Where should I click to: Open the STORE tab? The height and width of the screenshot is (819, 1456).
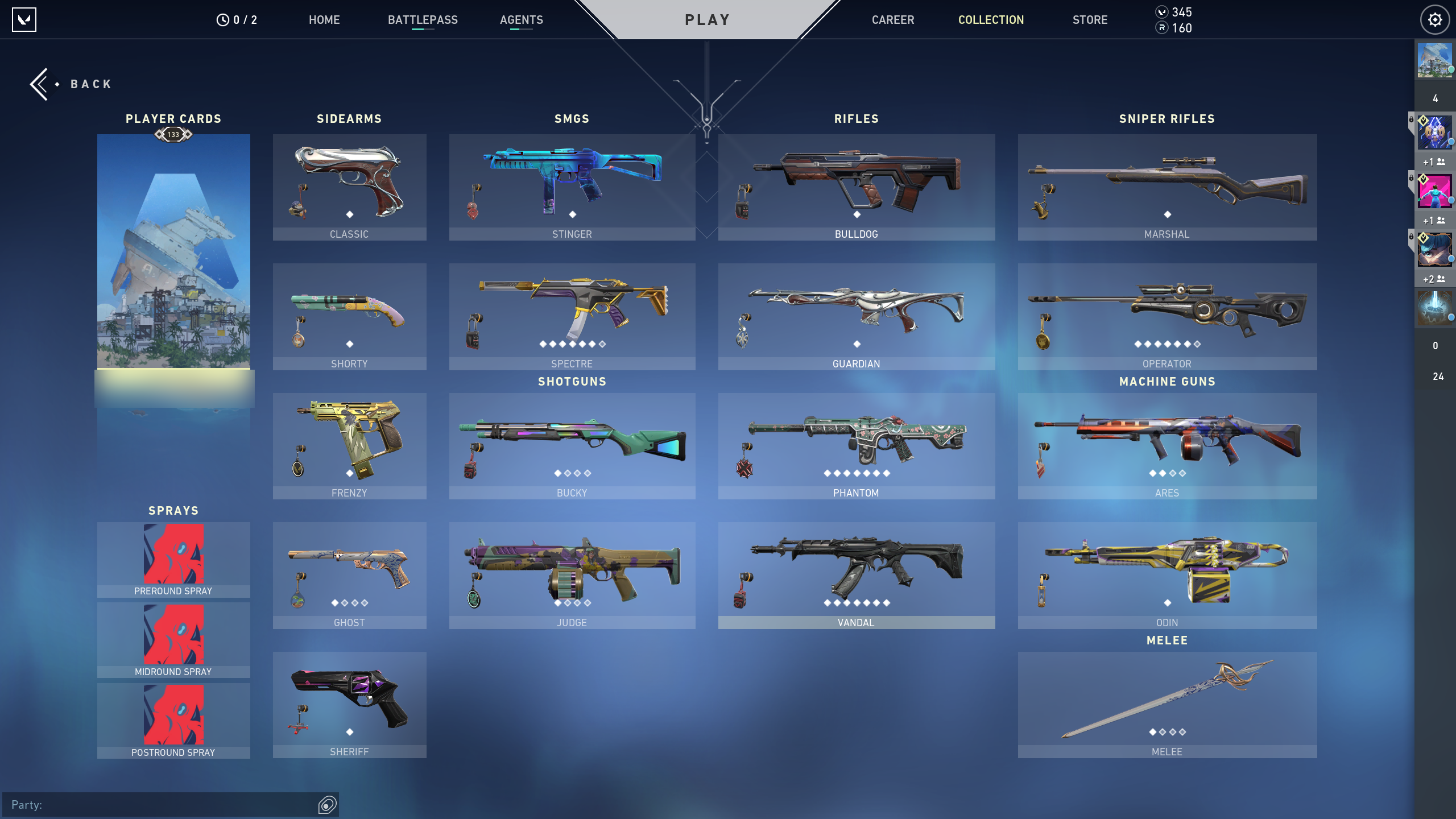tap(1090, 20)
